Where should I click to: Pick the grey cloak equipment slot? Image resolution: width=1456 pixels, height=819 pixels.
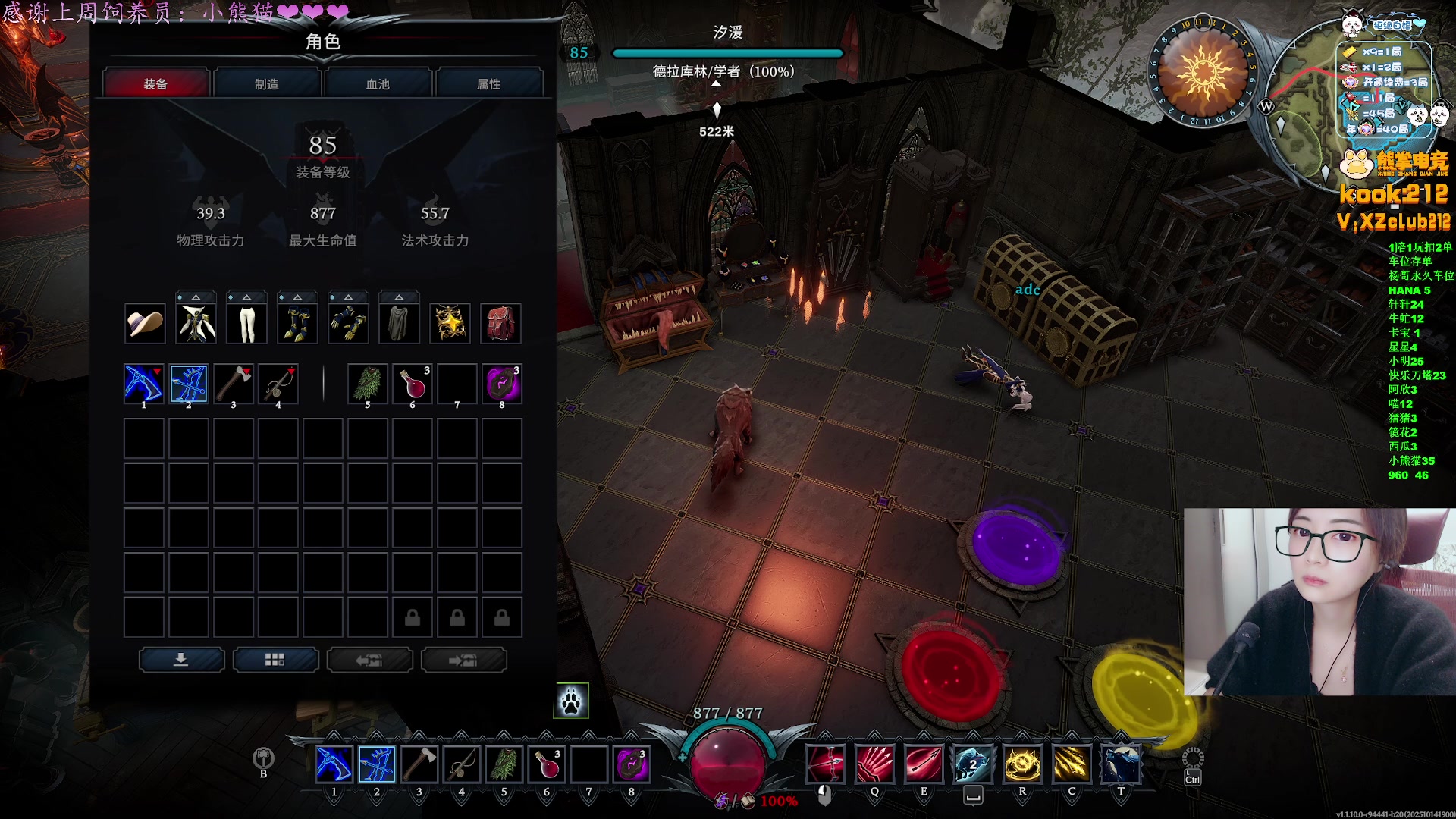coord(399,324)
